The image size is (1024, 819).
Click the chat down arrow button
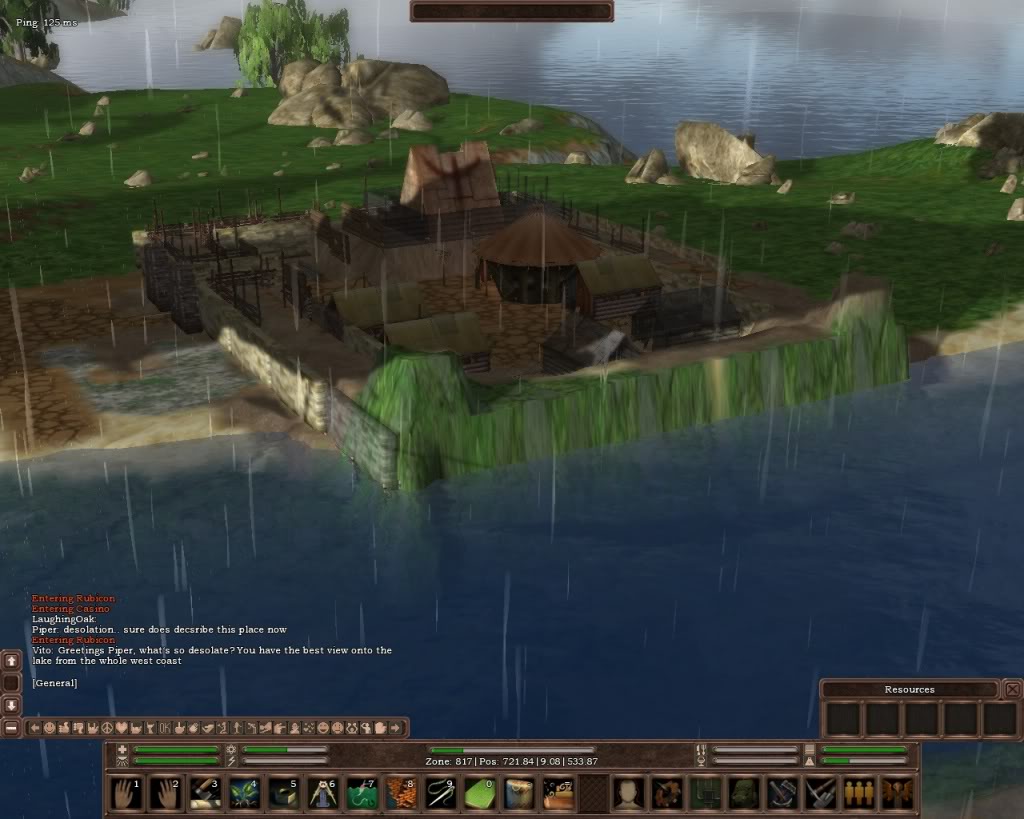point(12,705)
